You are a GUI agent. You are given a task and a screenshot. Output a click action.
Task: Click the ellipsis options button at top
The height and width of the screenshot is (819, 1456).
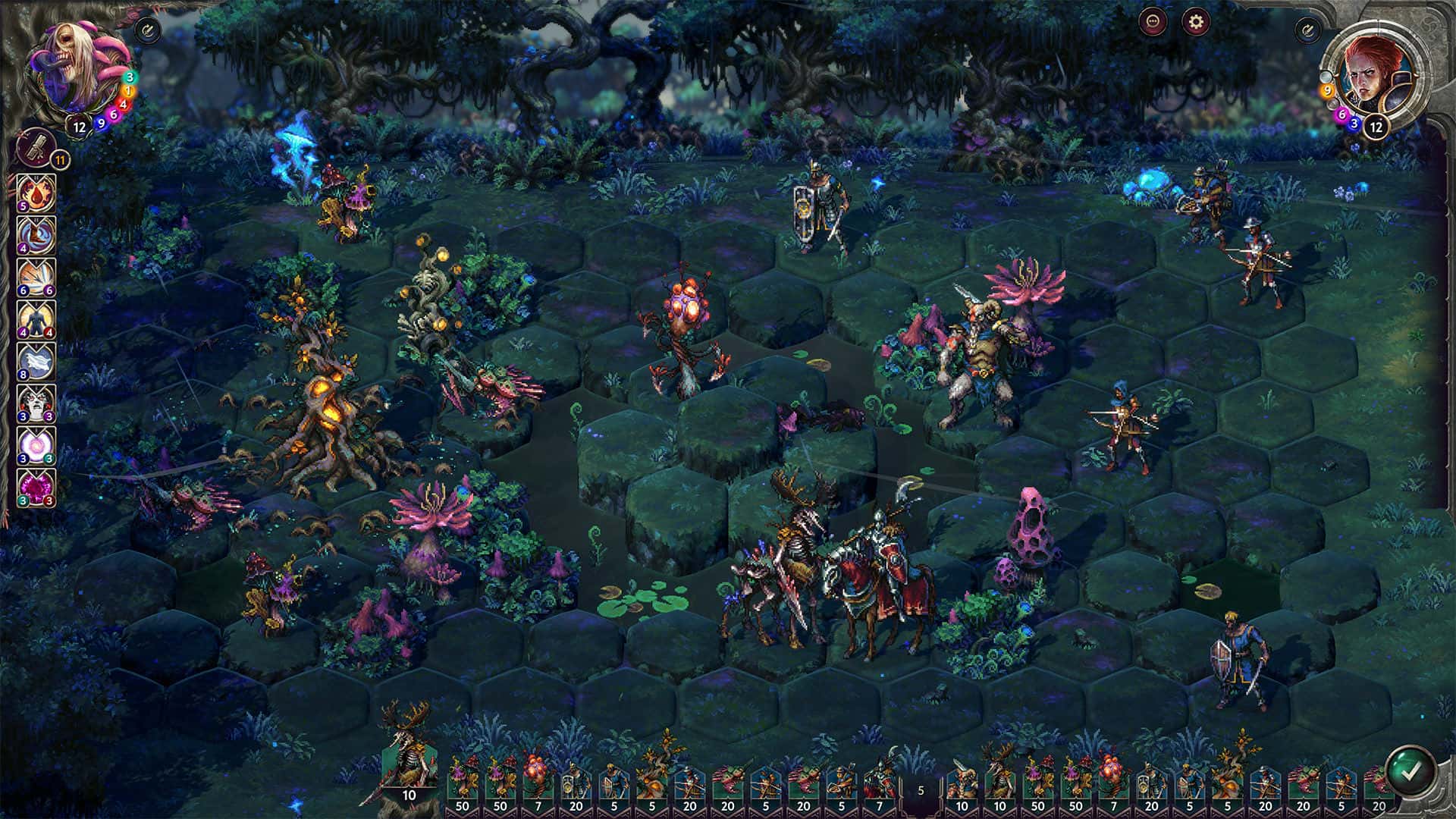[1153, 22]
